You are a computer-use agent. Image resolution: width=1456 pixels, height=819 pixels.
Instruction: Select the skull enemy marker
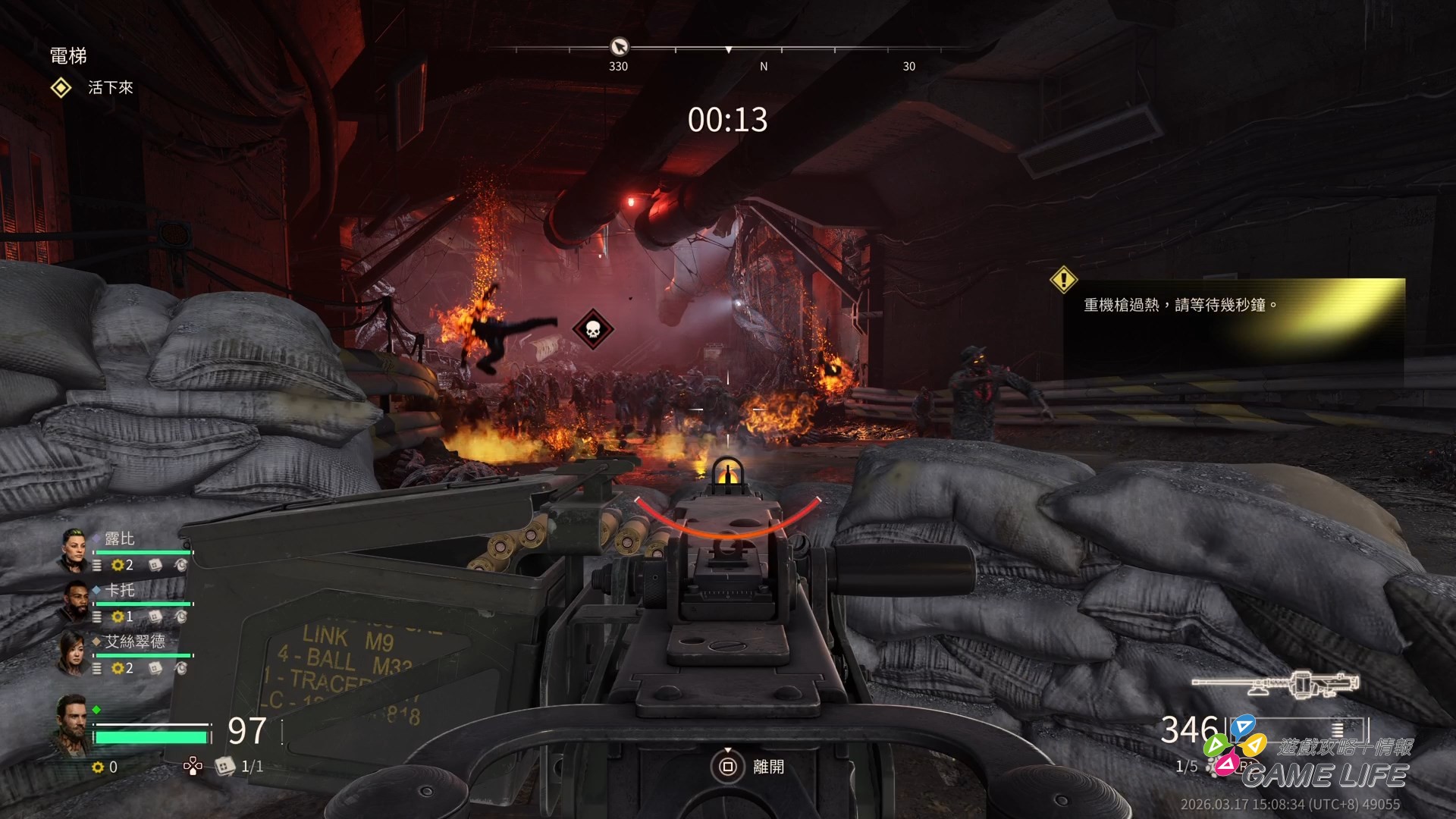[x=592, y=329]
